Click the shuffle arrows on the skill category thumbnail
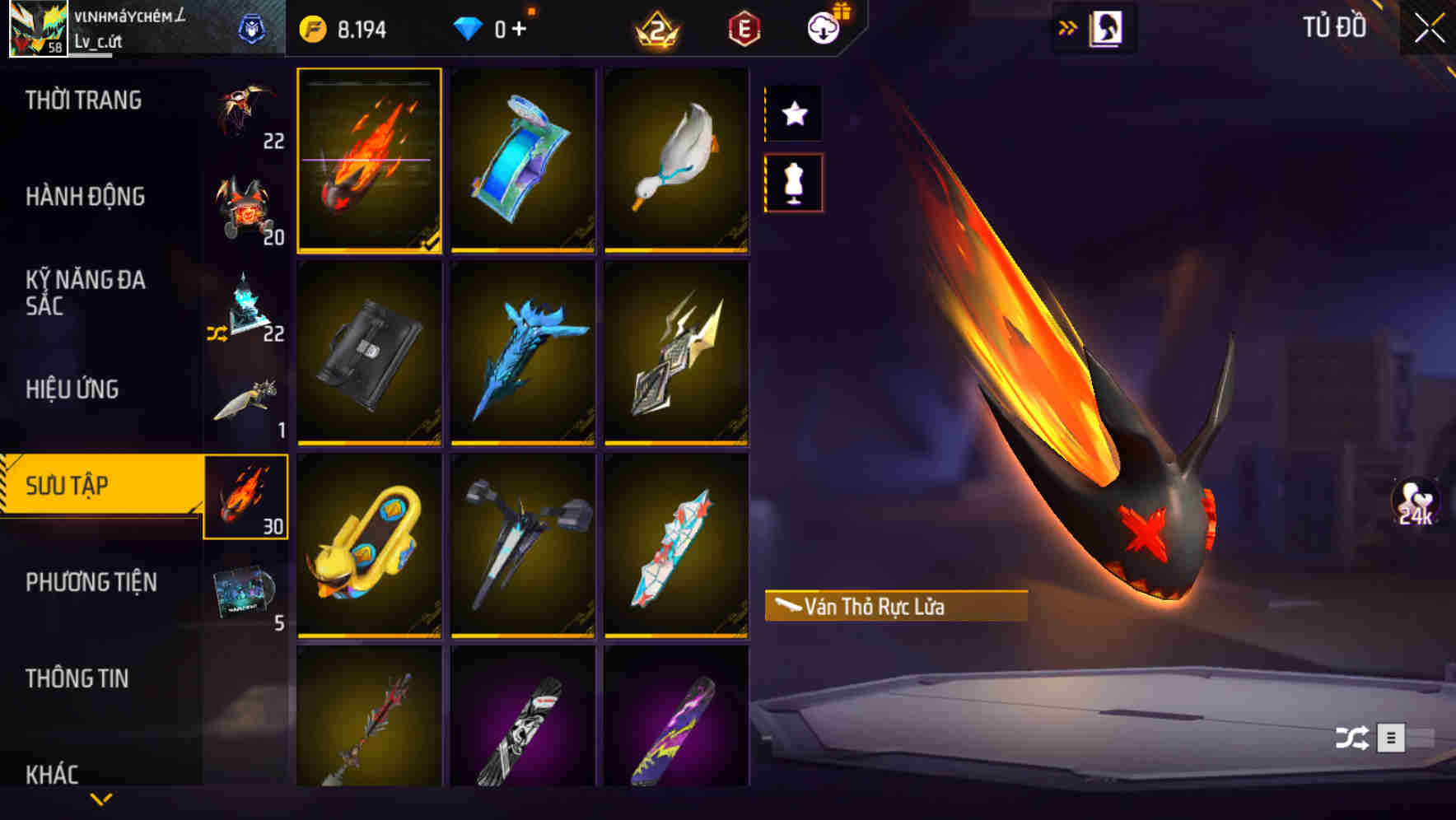The width and height of the screenshot is (1456, 820). (x=217, y=333)
